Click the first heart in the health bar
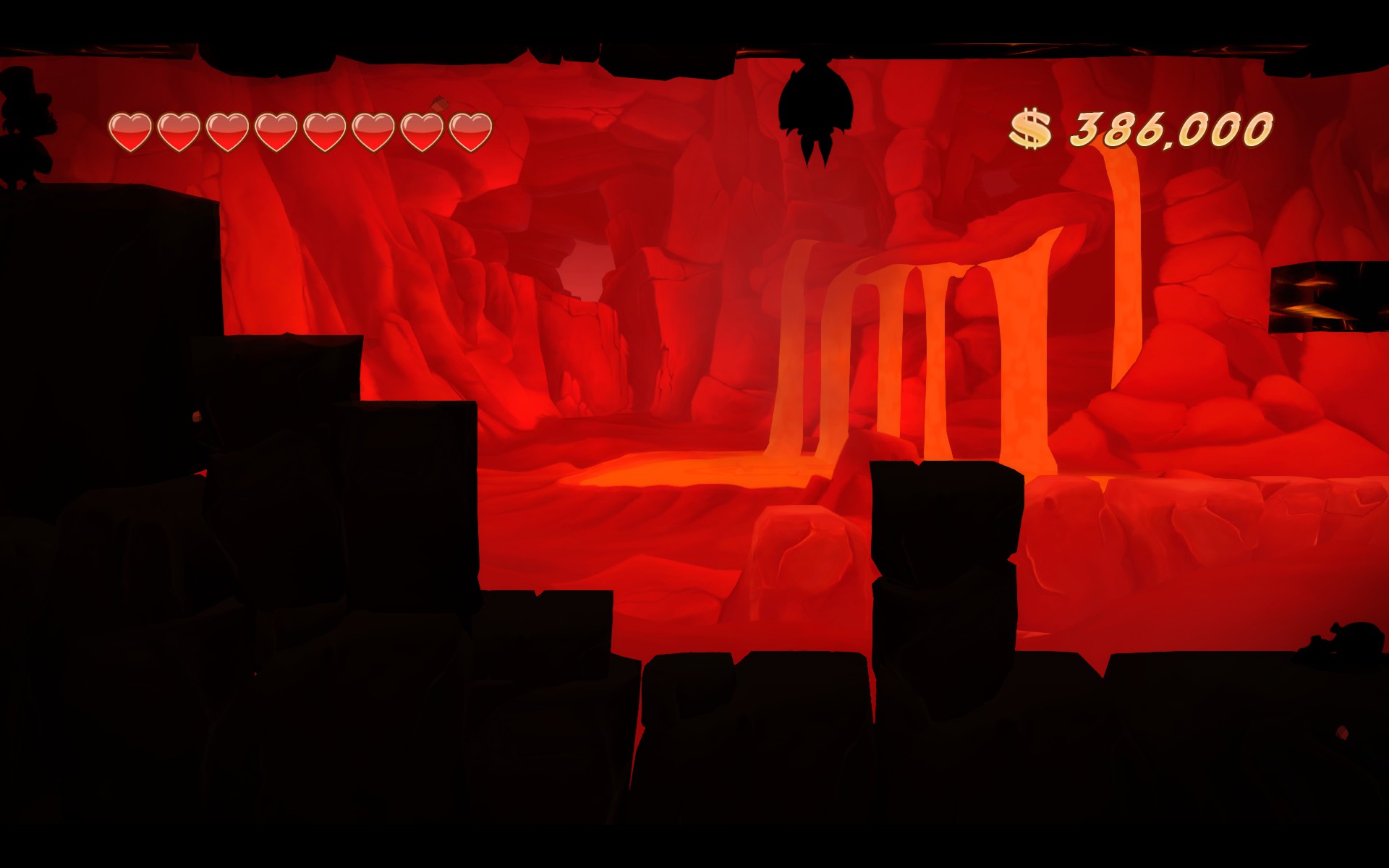 tap(130, 132)
